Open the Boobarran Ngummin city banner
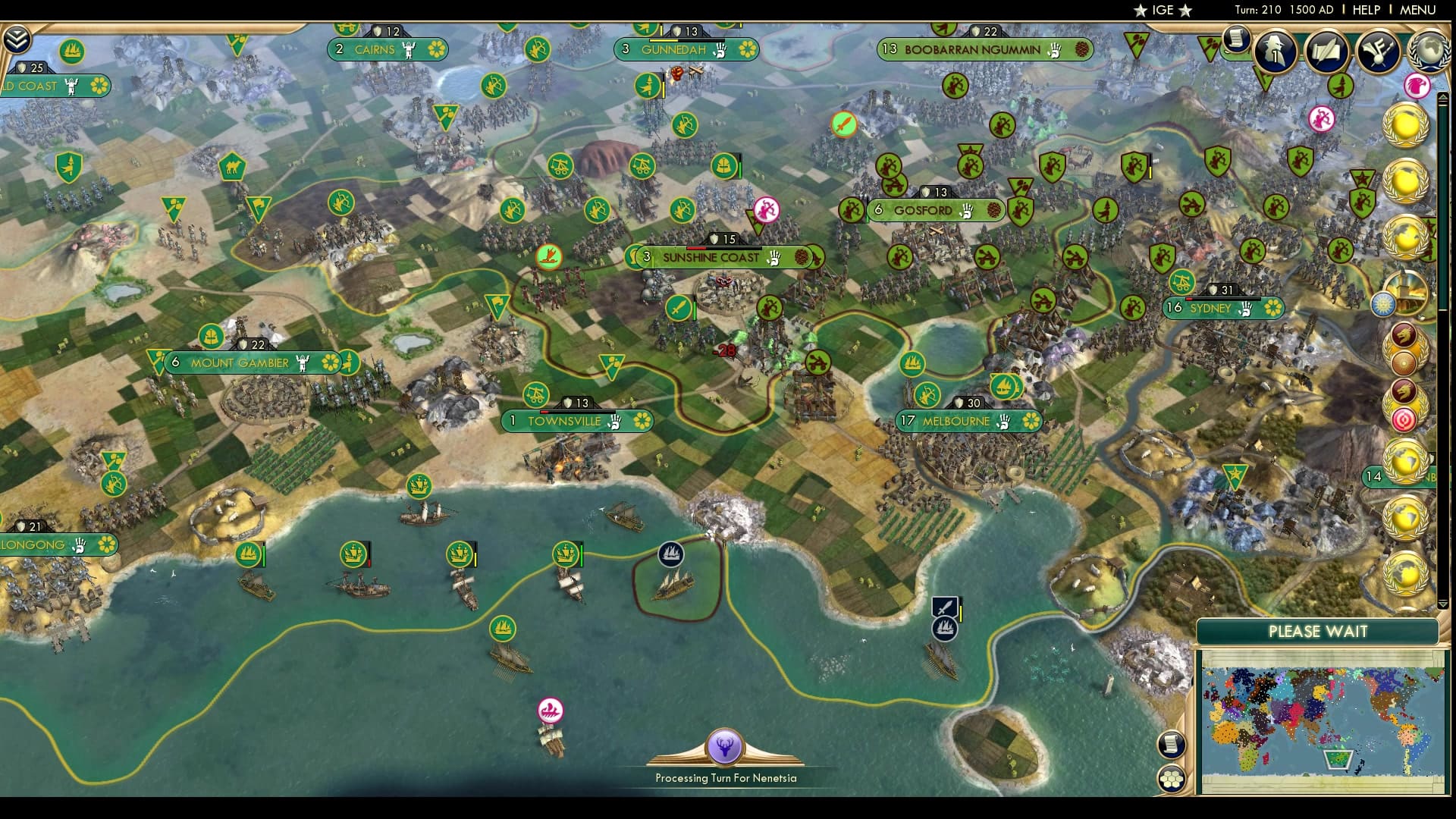 [x=972, y=50]
